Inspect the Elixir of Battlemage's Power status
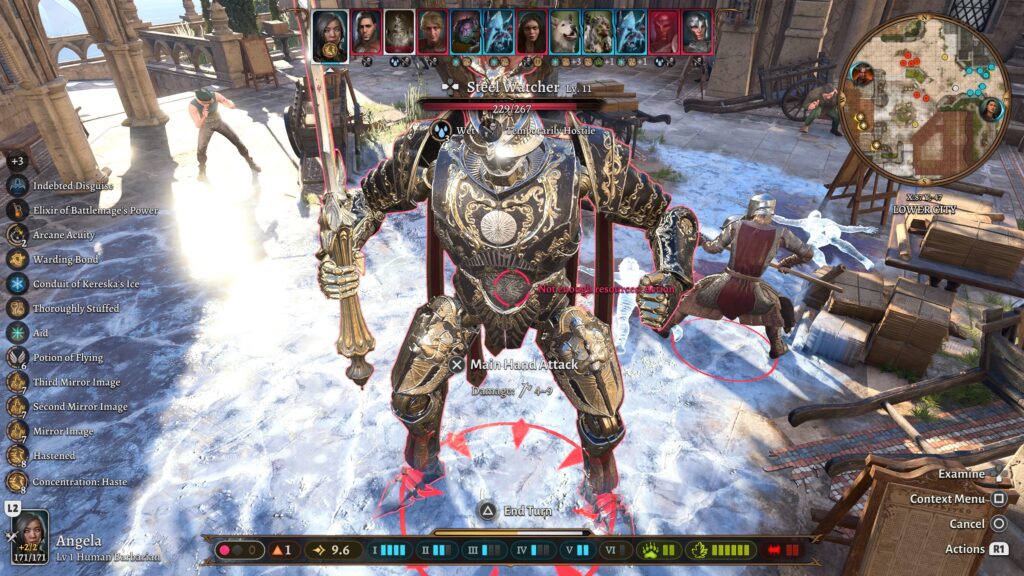 pos(17,210)
